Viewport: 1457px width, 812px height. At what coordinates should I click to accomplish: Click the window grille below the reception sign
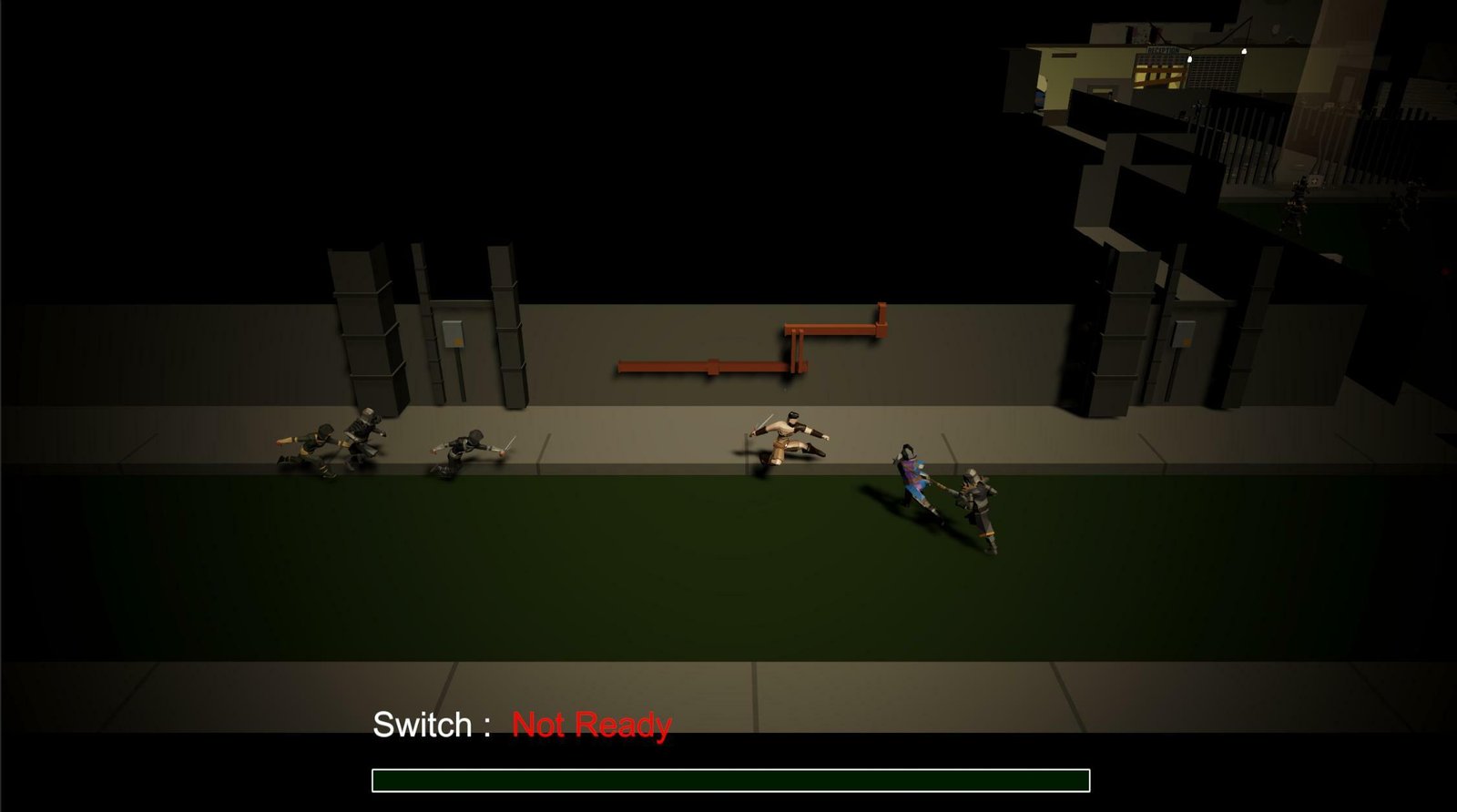click(1216, 71)
